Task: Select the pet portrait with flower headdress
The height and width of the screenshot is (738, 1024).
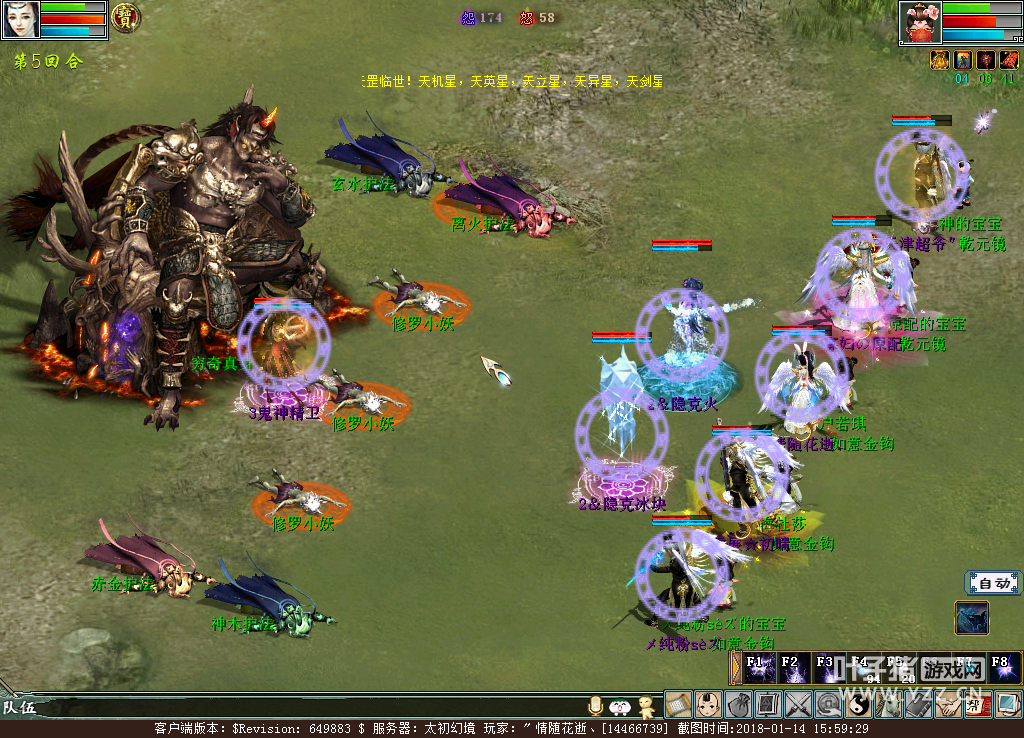Action: [x=920, y=22]
